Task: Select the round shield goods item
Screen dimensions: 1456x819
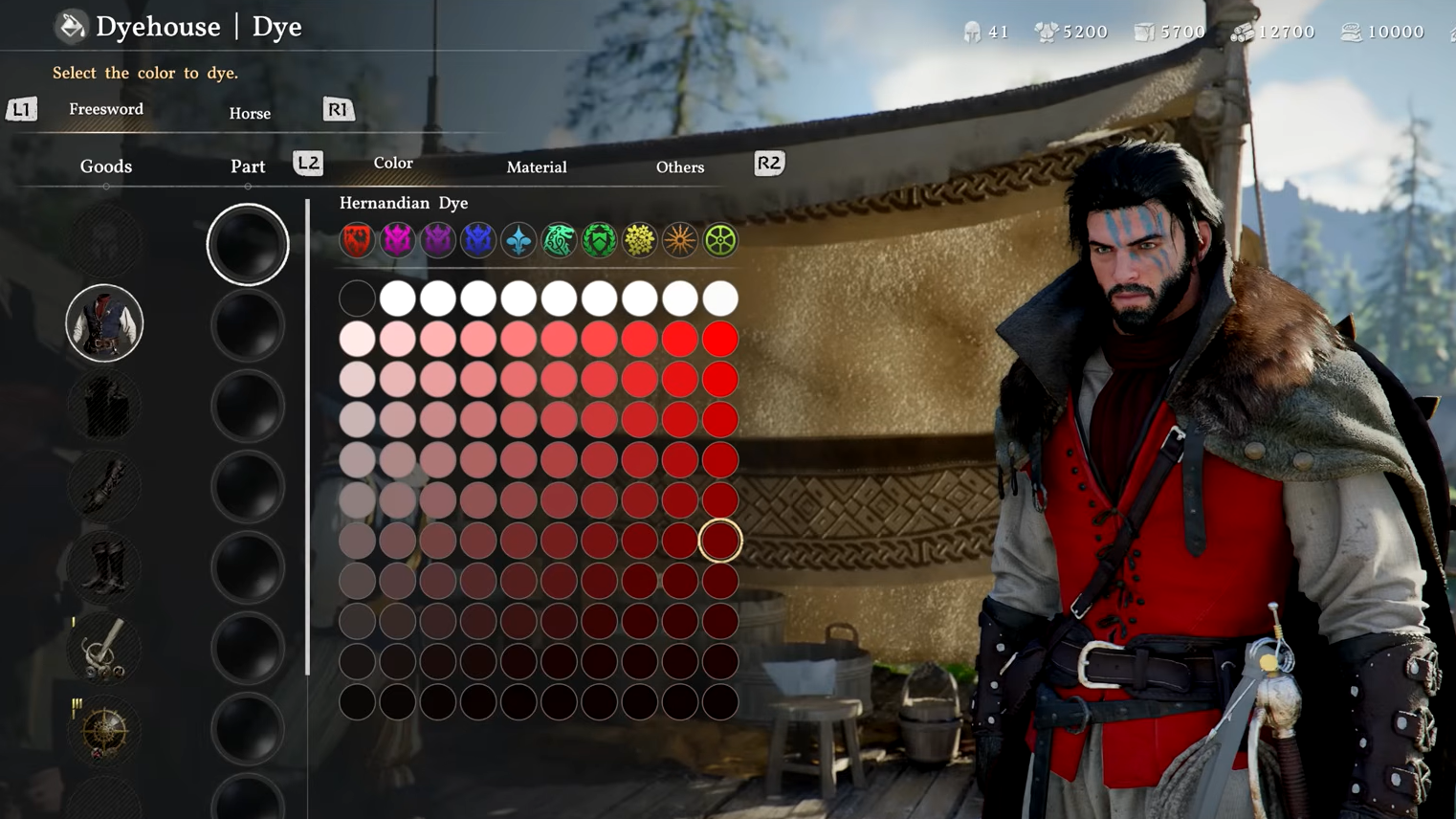Action: pyautogui.click(x=104, y=730)
